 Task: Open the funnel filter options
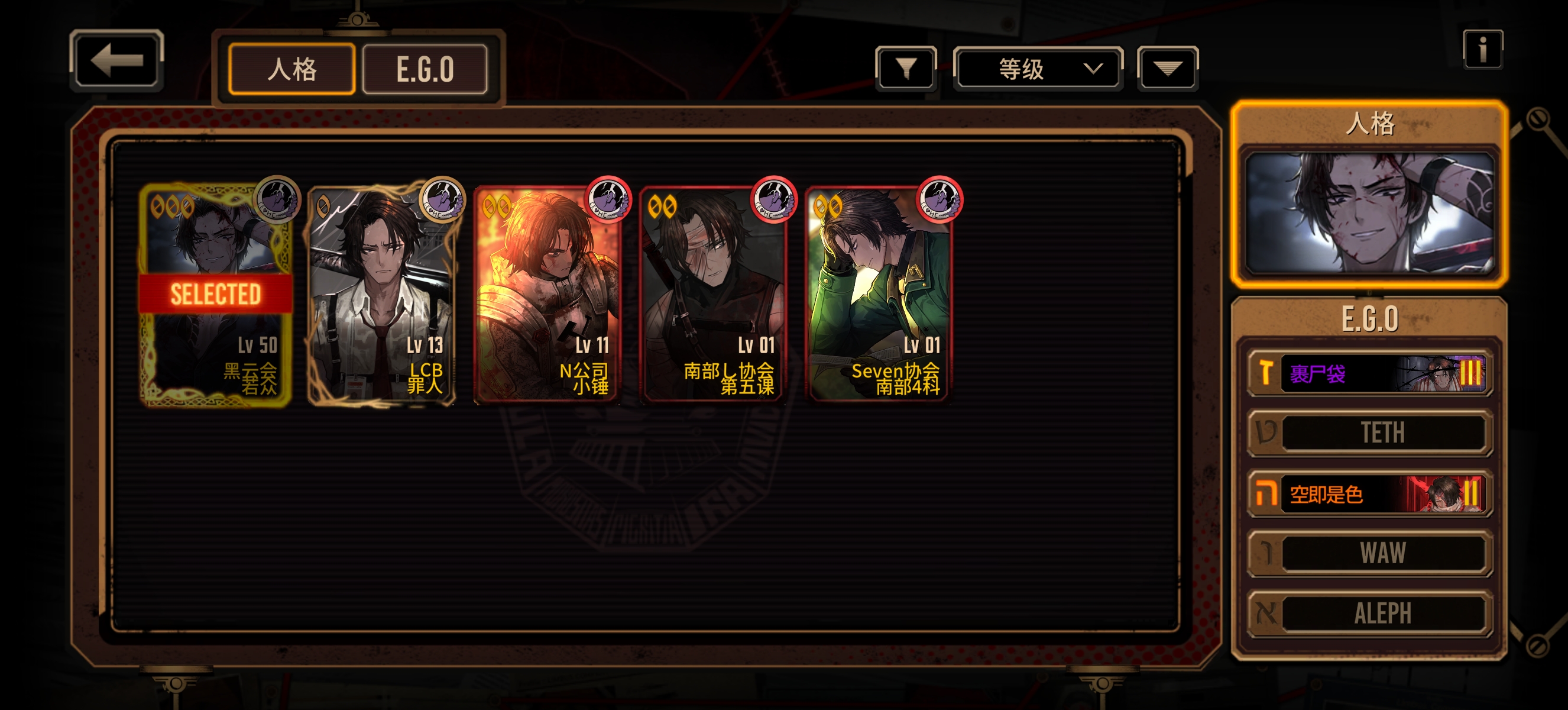click(906, 68)
